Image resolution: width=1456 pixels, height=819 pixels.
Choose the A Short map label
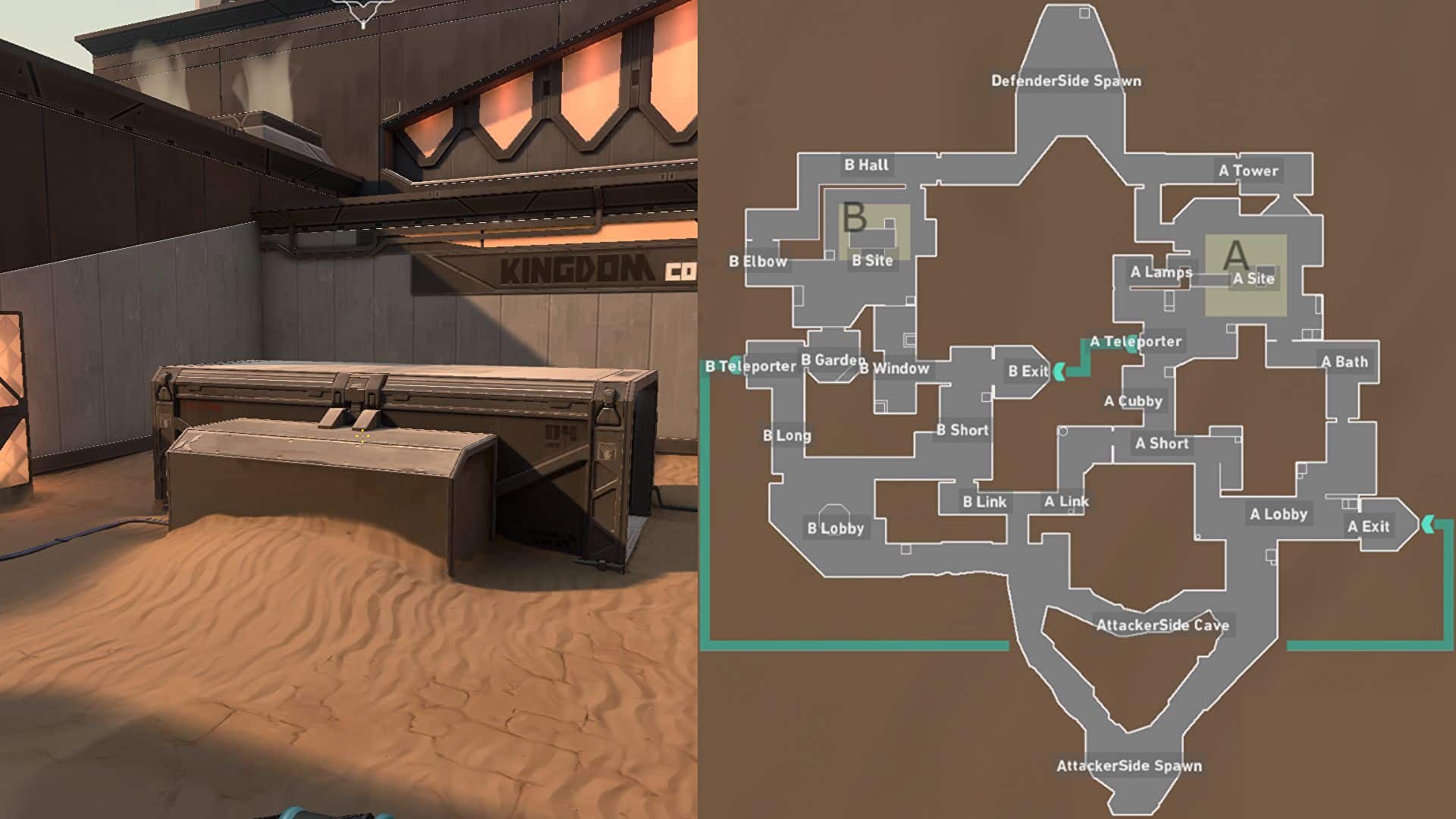pos(1162,444)
